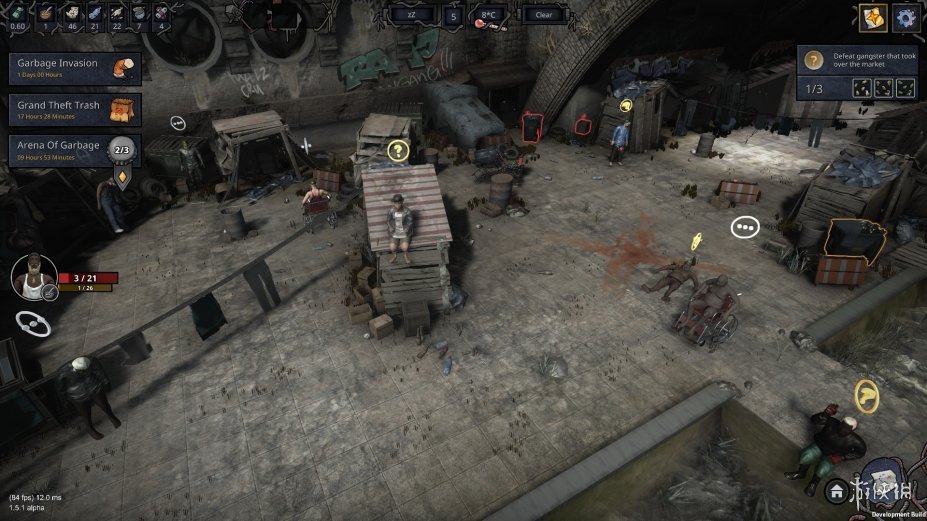Viewport: 927px width, 521px height.
Task: Click the yellow question mark quest marker
Action: click(x=398, y=151)
